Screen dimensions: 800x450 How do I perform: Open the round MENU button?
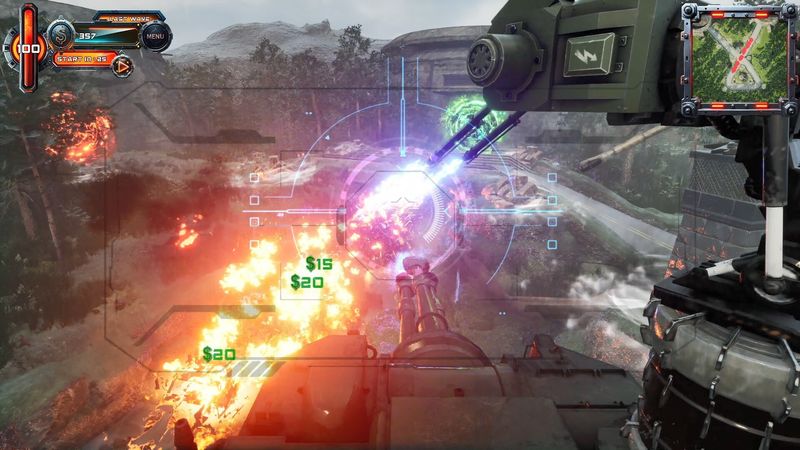(155, 37)
